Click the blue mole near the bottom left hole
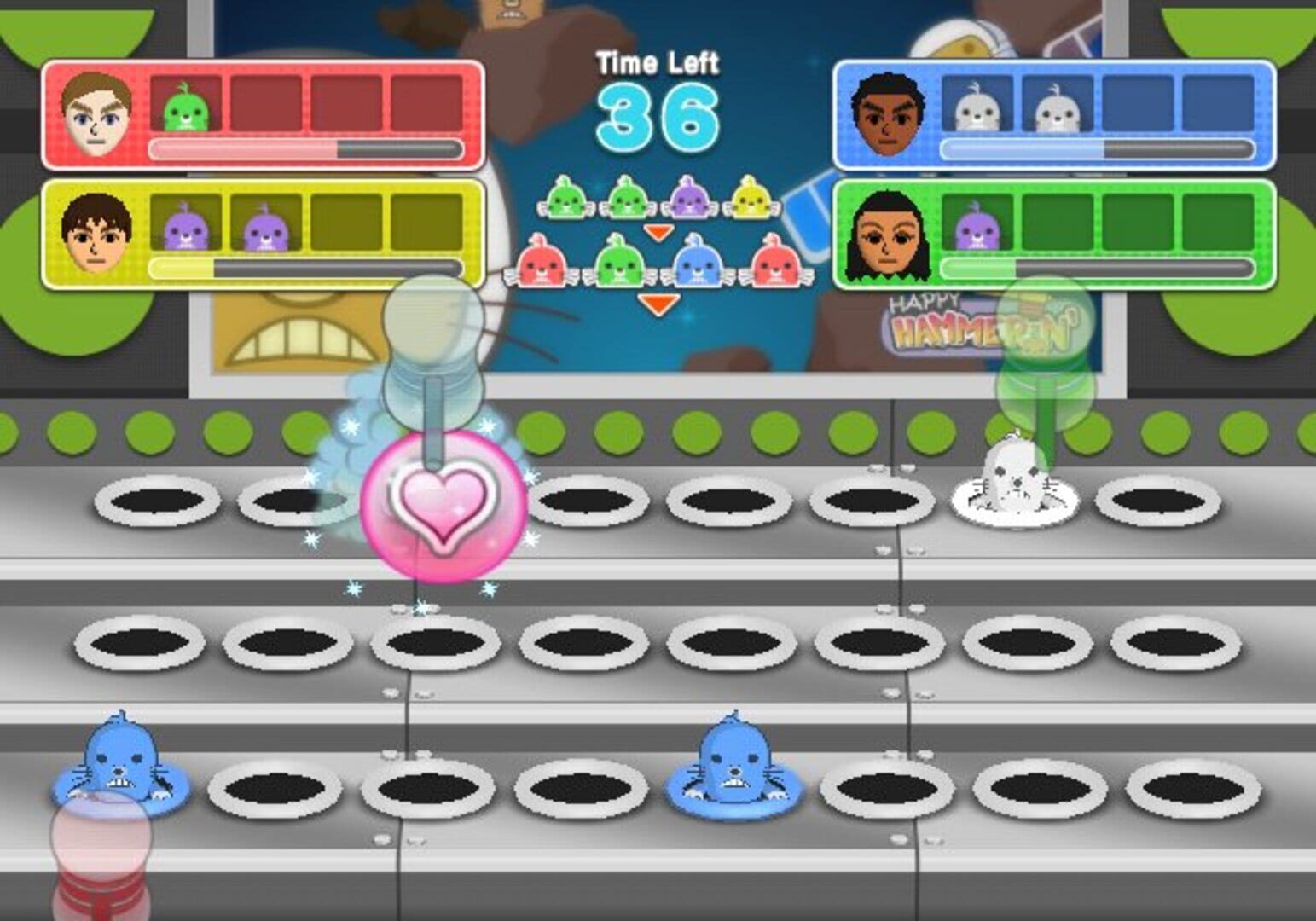The image size is (1316, 921). click(x=119, y=763)
